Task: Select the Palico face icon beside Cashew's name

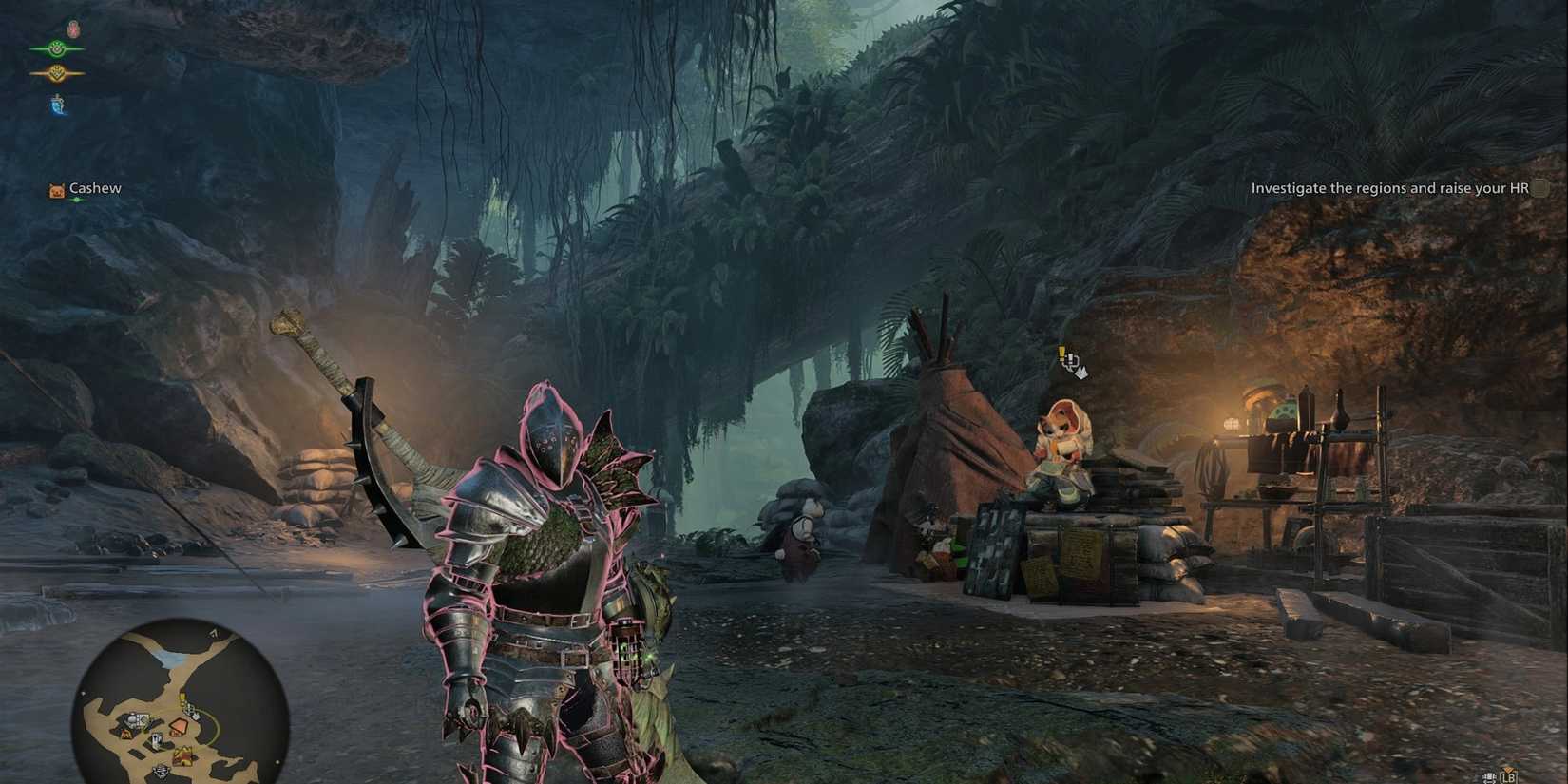Action: click(x=55, y=188)
